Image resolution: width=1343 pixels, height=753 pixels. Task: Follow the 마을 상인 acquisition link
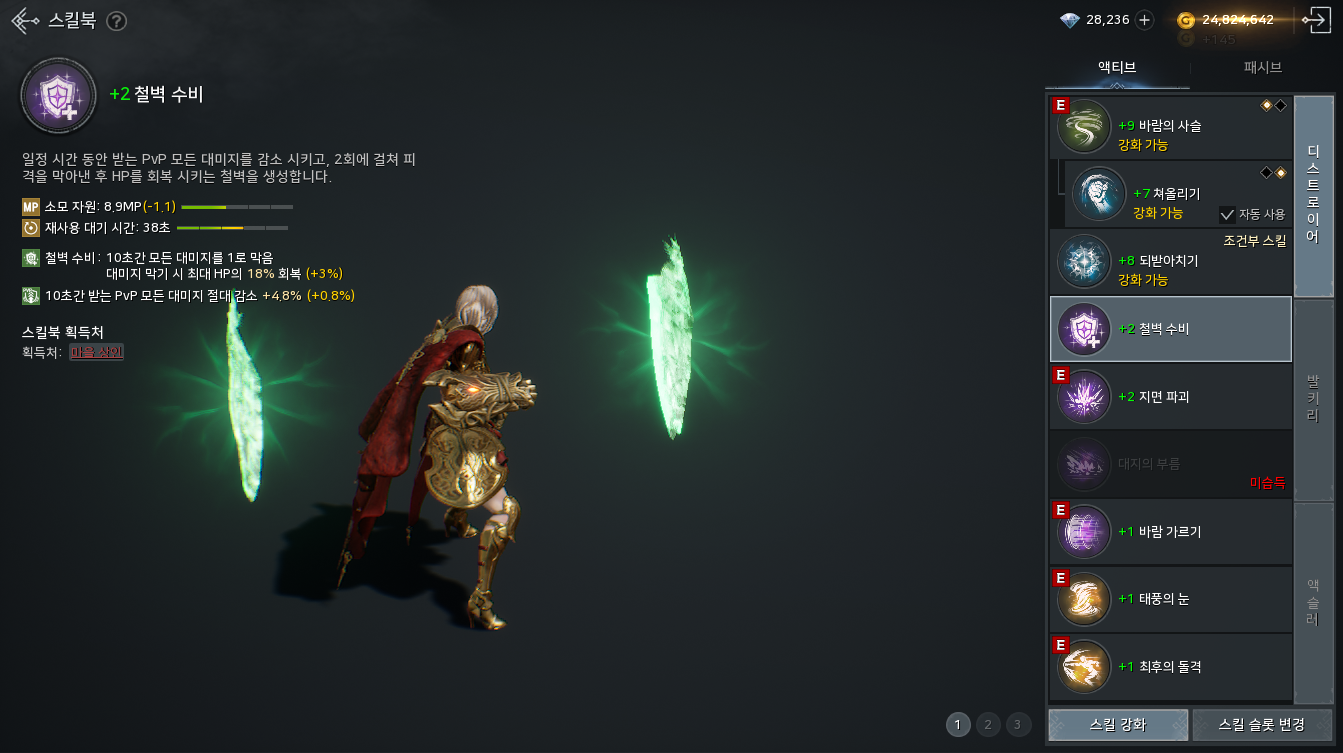96,352
